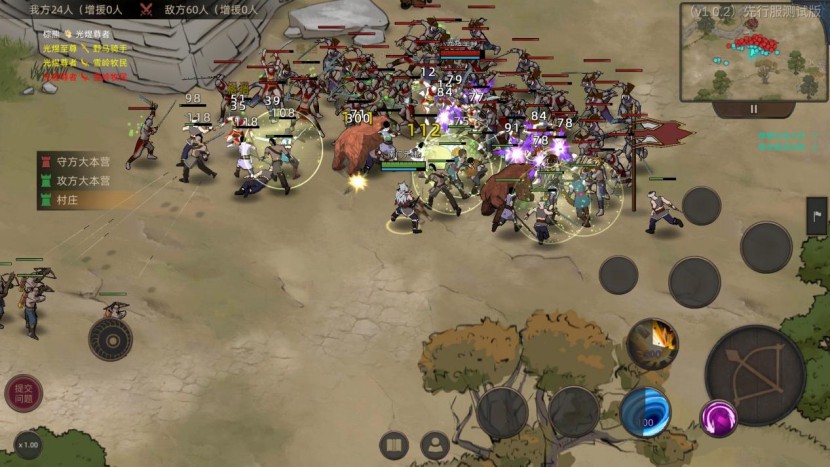Activate the blue vortex skill
The image size is (830, 467).
coord(645,412)
